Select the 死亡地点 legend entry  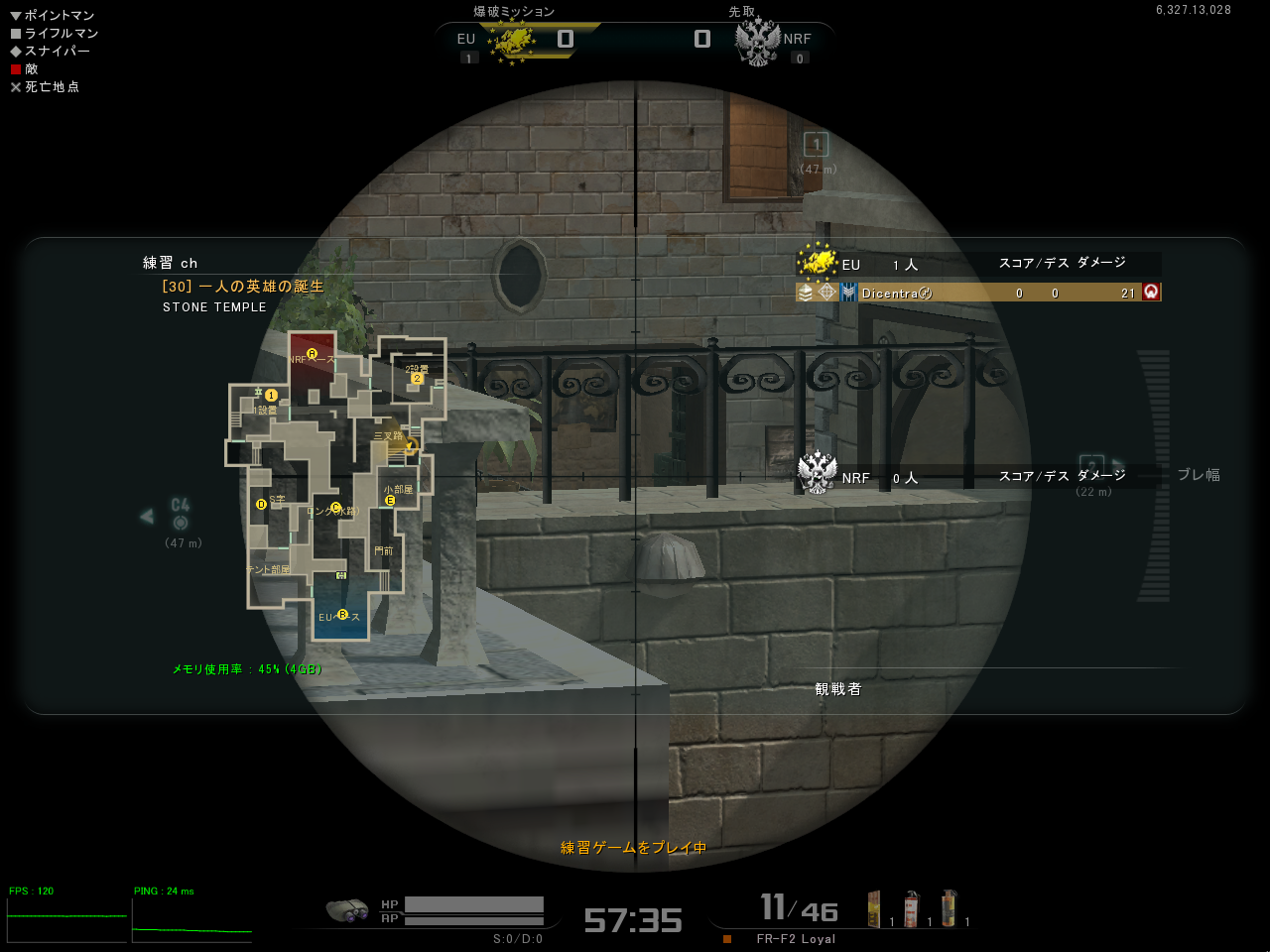pyautogui.click(x=45, y=87)
